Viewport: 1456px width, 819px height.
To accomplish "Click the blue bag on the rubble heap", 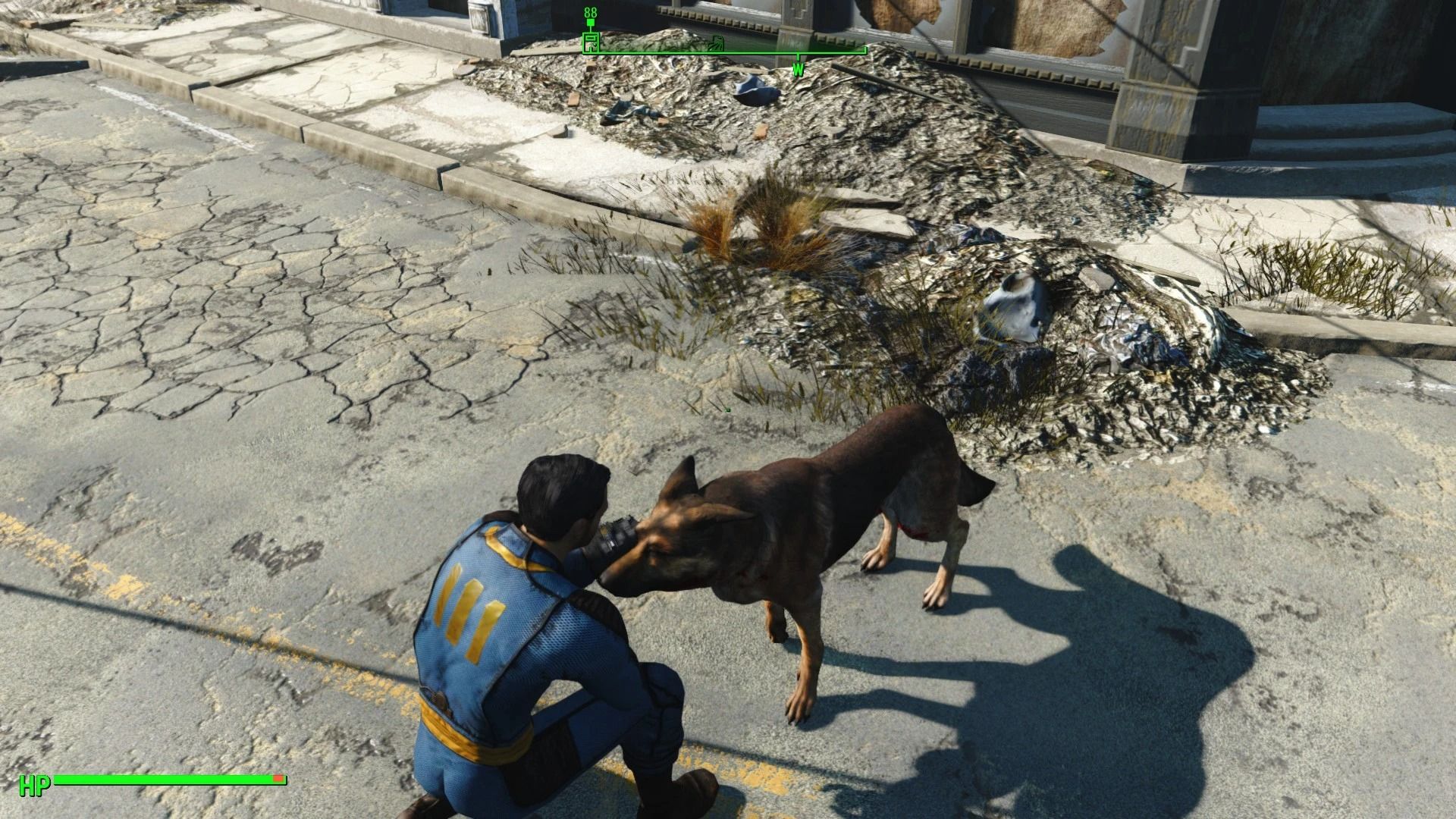I will (x=755, y=91).
